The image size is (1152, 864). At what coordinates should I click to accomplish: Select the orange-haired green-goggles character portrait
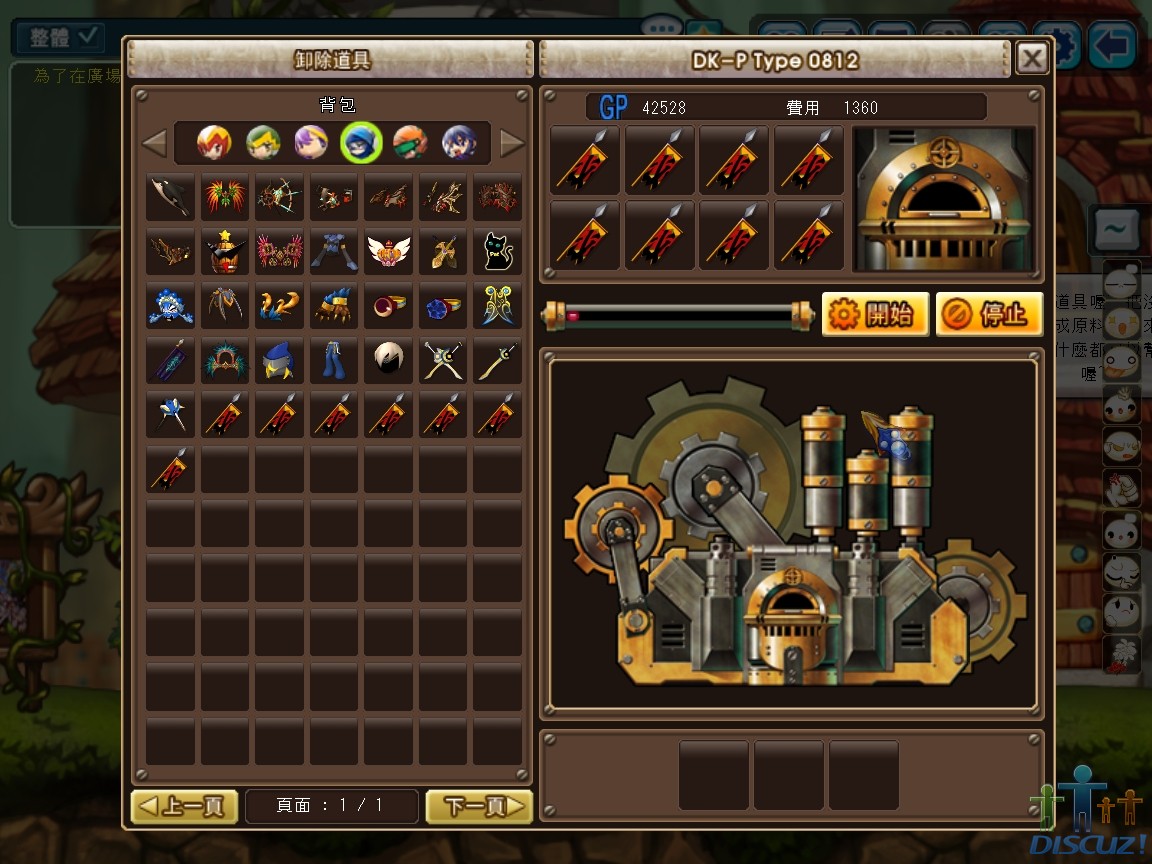click(410, 143)
